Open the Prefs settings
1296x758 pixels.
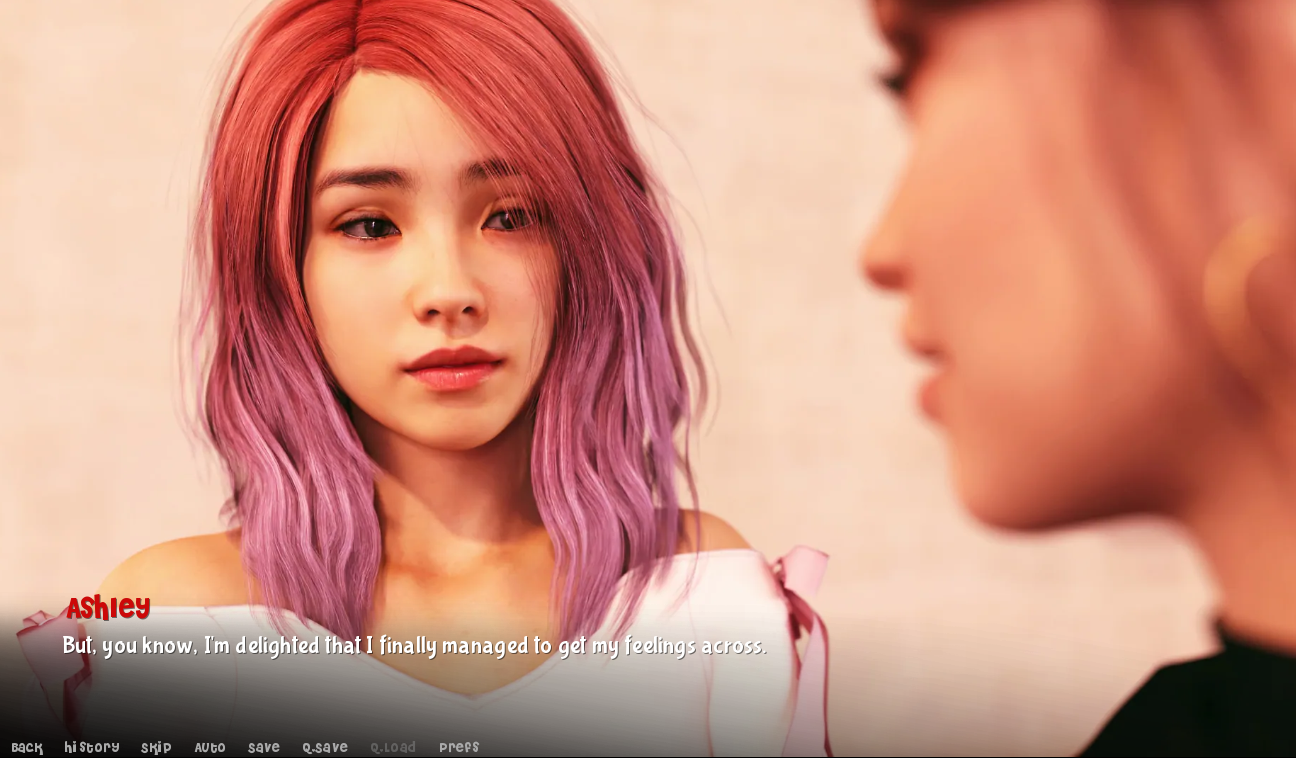(x=459, y=748)
